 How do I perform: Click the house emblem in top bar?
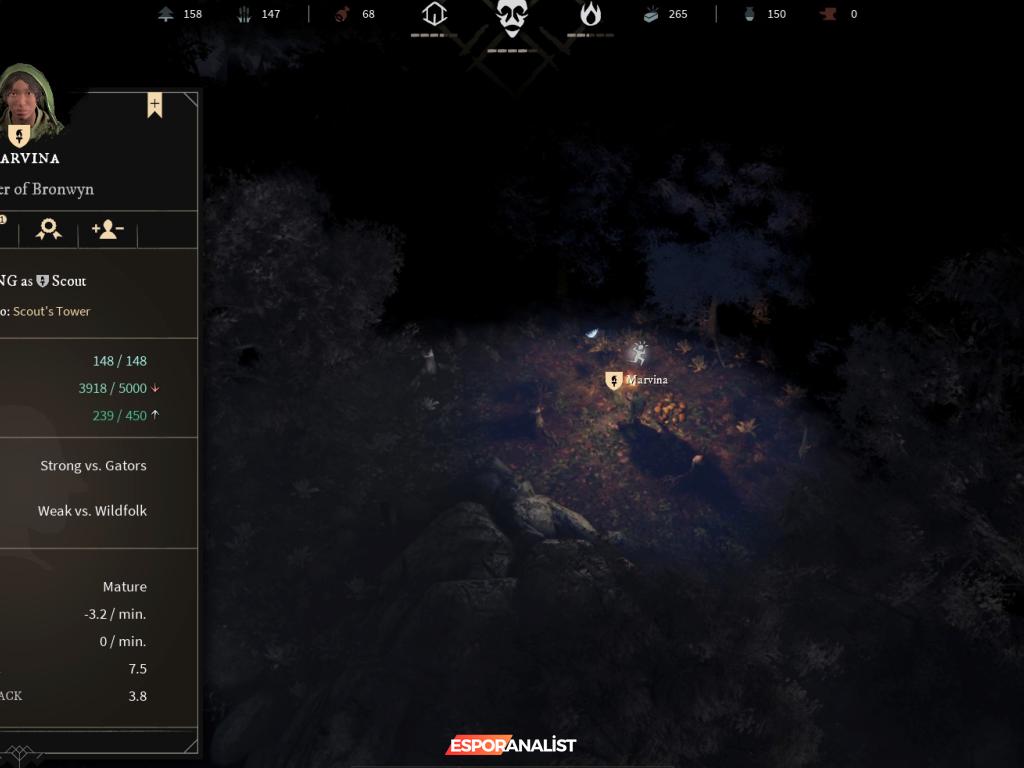(x=434, y=14)
